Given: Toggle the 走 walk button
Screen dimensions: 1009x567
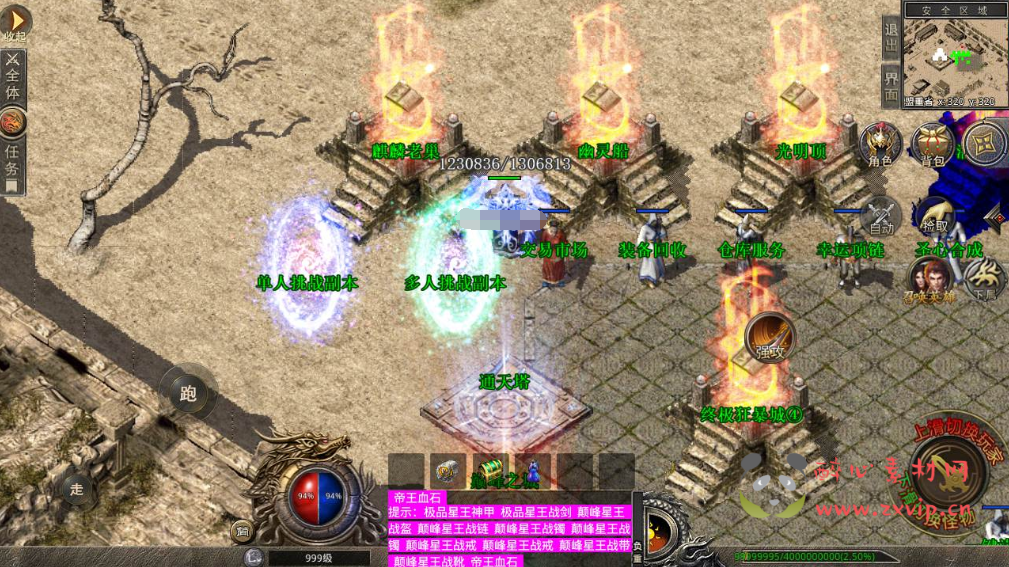Looking at the screenshot, I should [x=76, y=489].
